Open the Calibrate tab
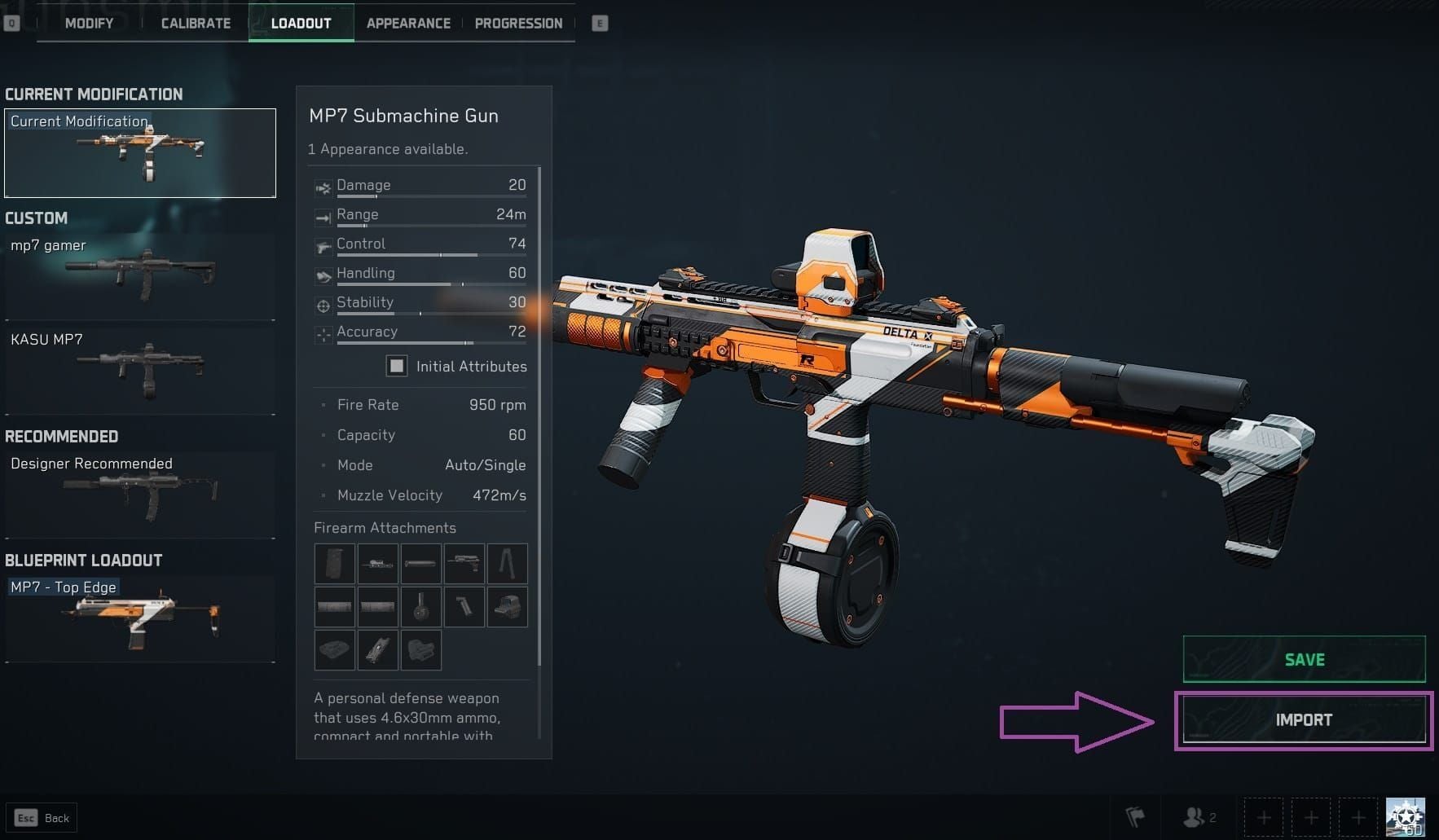The image size is (1439, 840). 196,23
